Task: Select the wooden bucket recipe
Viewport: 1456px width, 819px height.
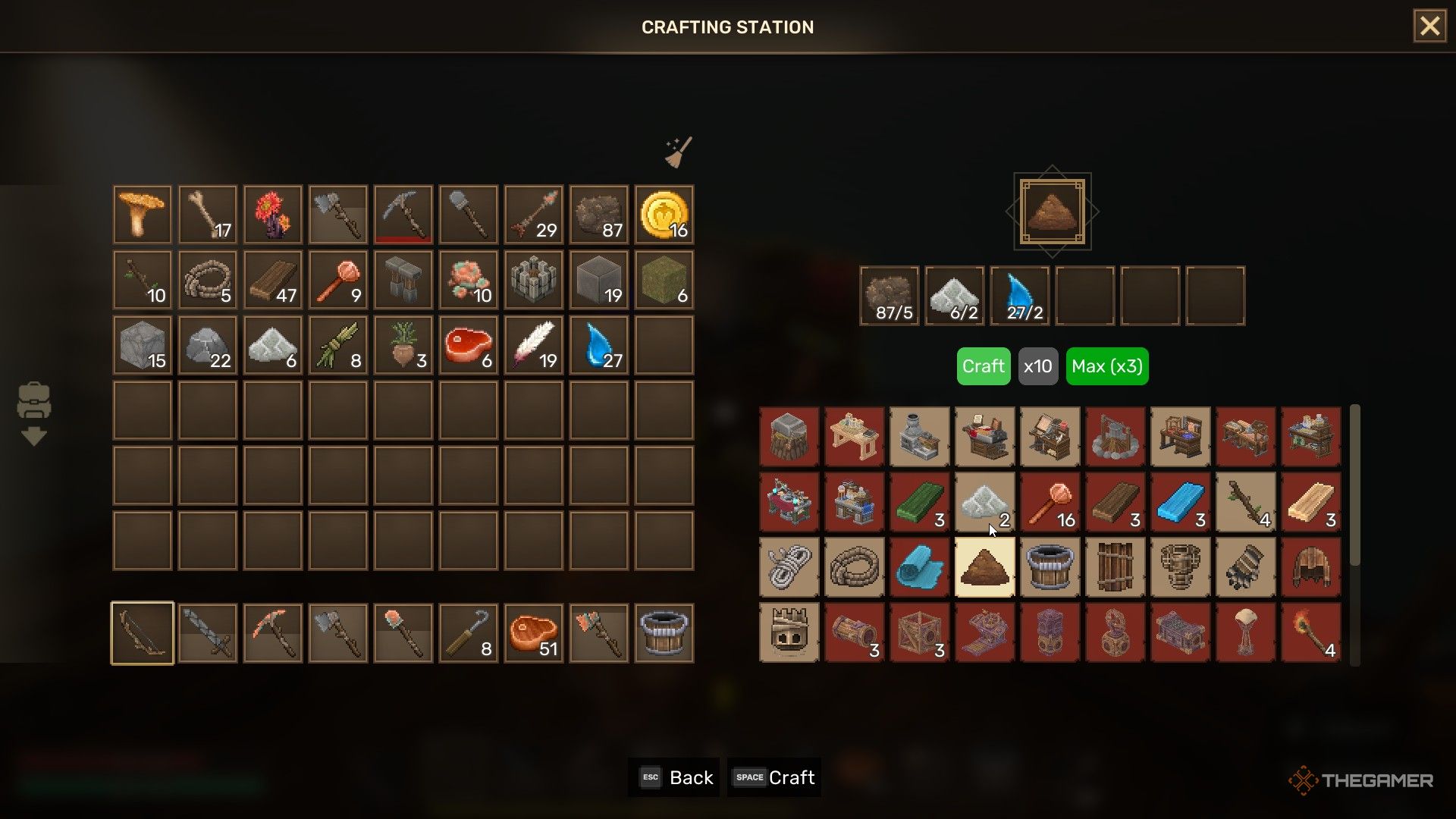Action: click(x=1050, y=567)
